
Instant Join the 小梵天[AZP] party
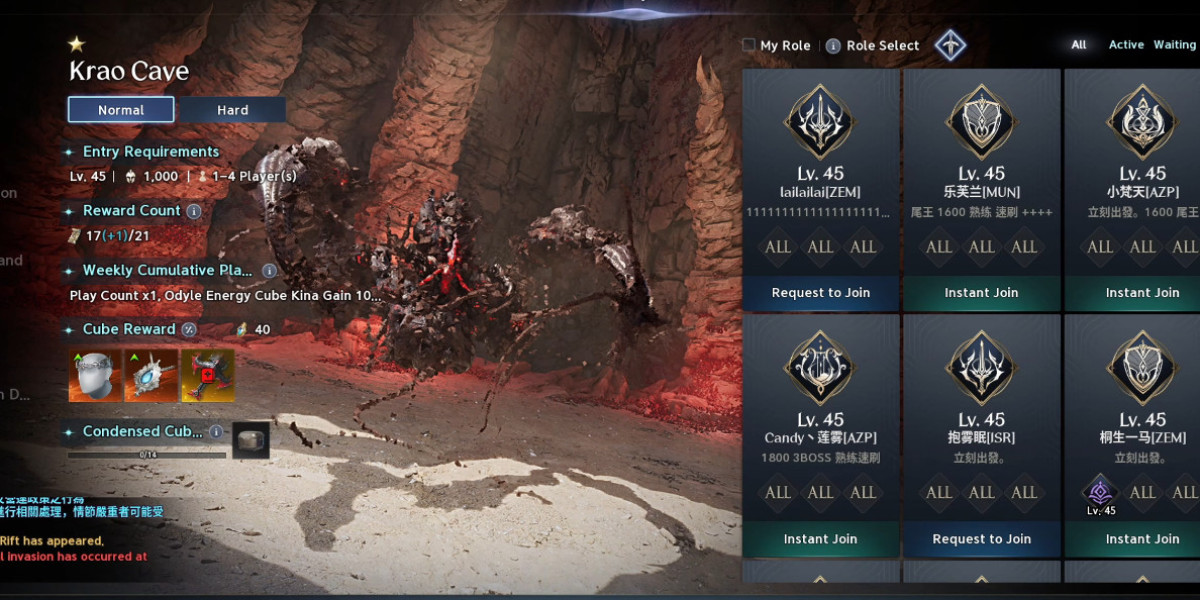pyautogui.click(x=1142, y=293)
